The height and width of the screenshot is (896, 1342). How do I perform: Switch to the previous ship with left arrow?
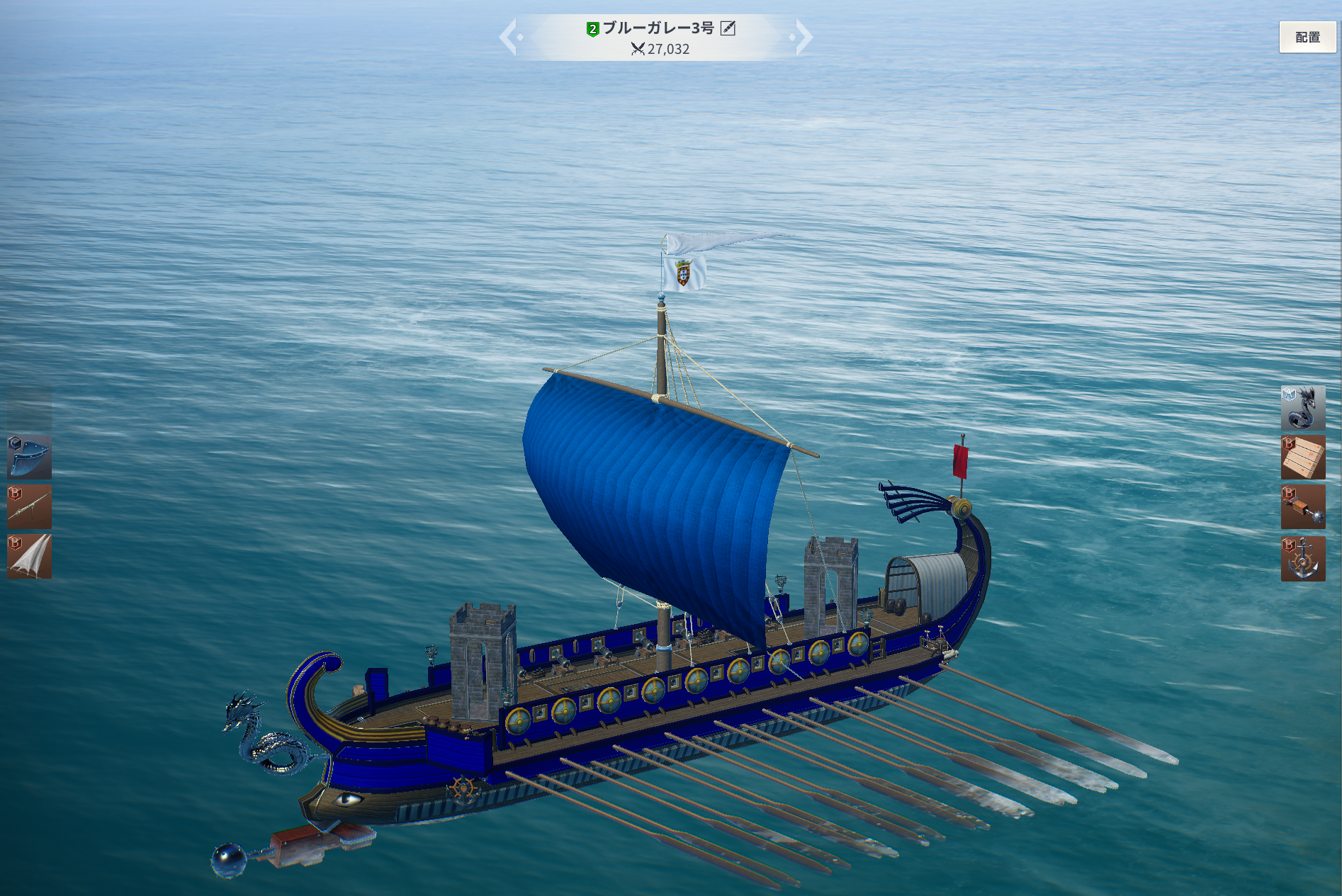(509, 38)
